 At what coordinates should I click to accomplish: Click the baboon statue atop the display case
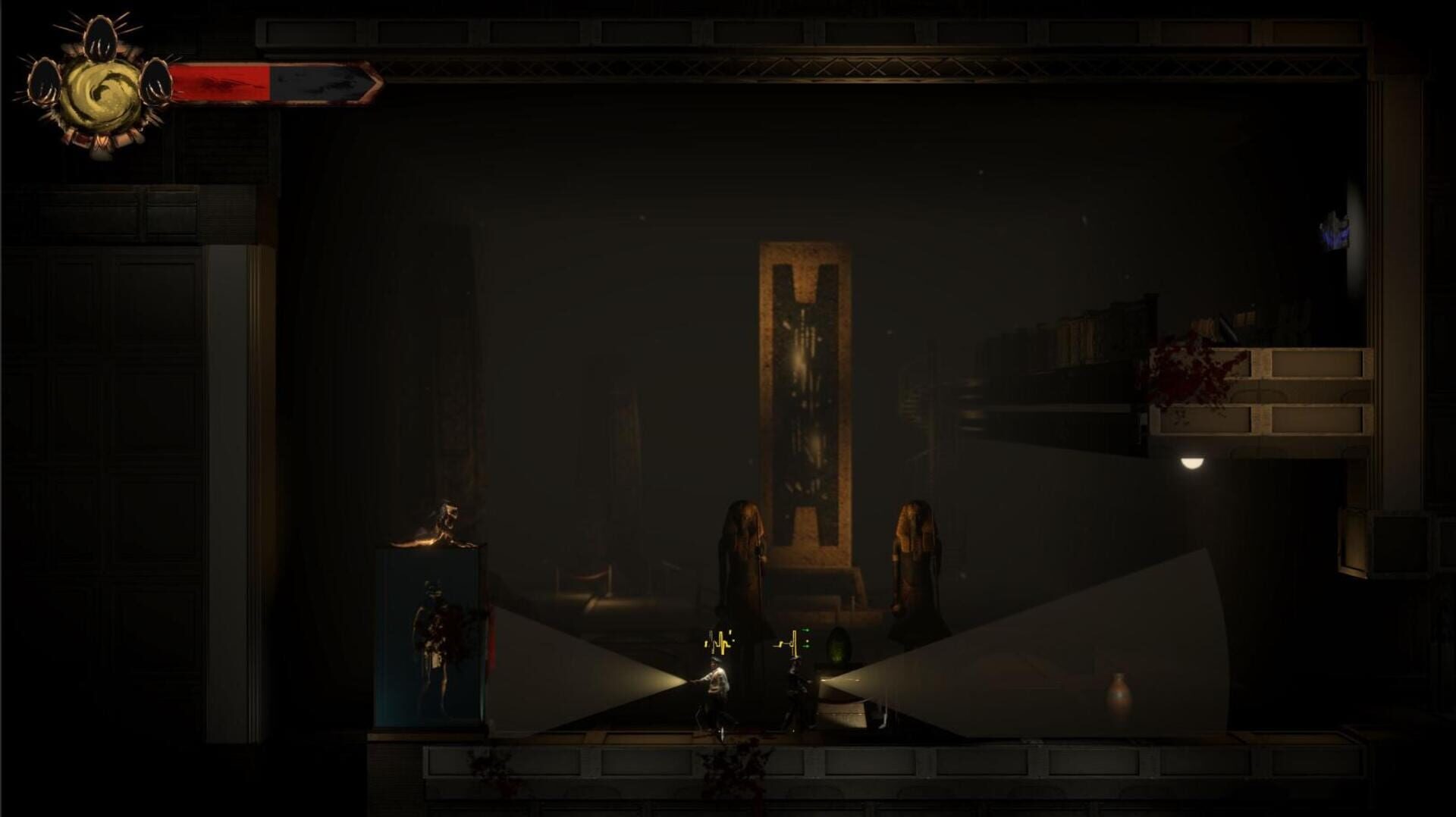443,523
